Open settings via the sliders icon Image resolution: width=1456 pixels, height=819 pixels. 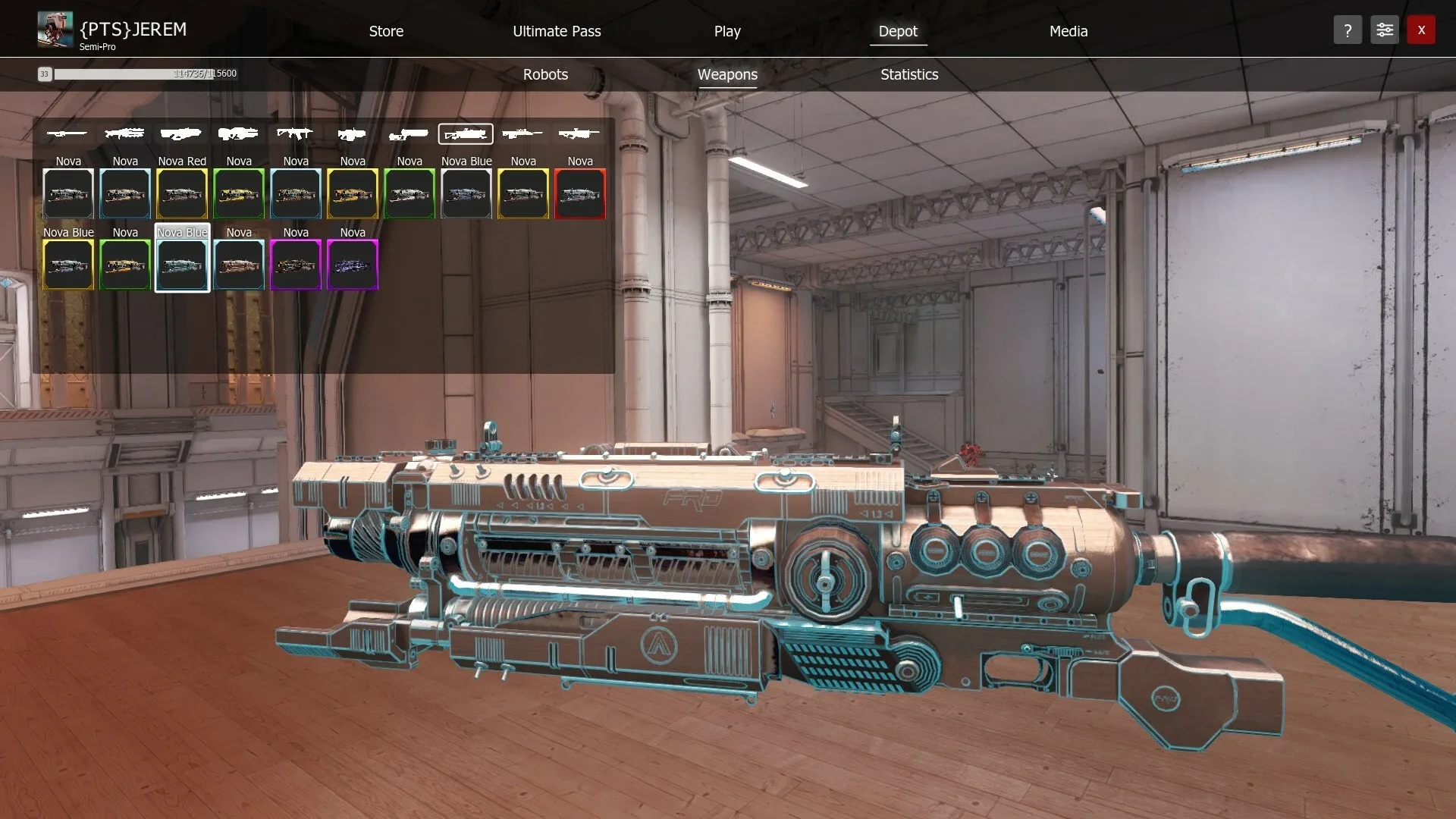[1384, 30]
